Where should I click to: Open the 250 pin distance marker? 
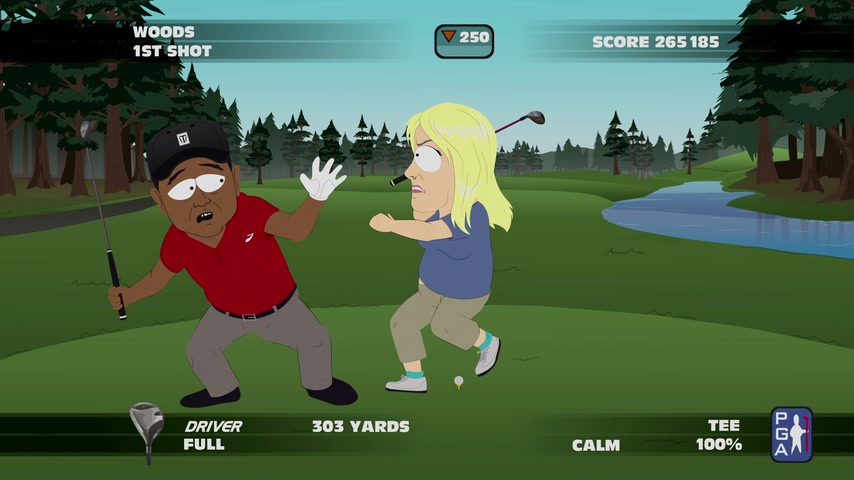tap(464, 40)
